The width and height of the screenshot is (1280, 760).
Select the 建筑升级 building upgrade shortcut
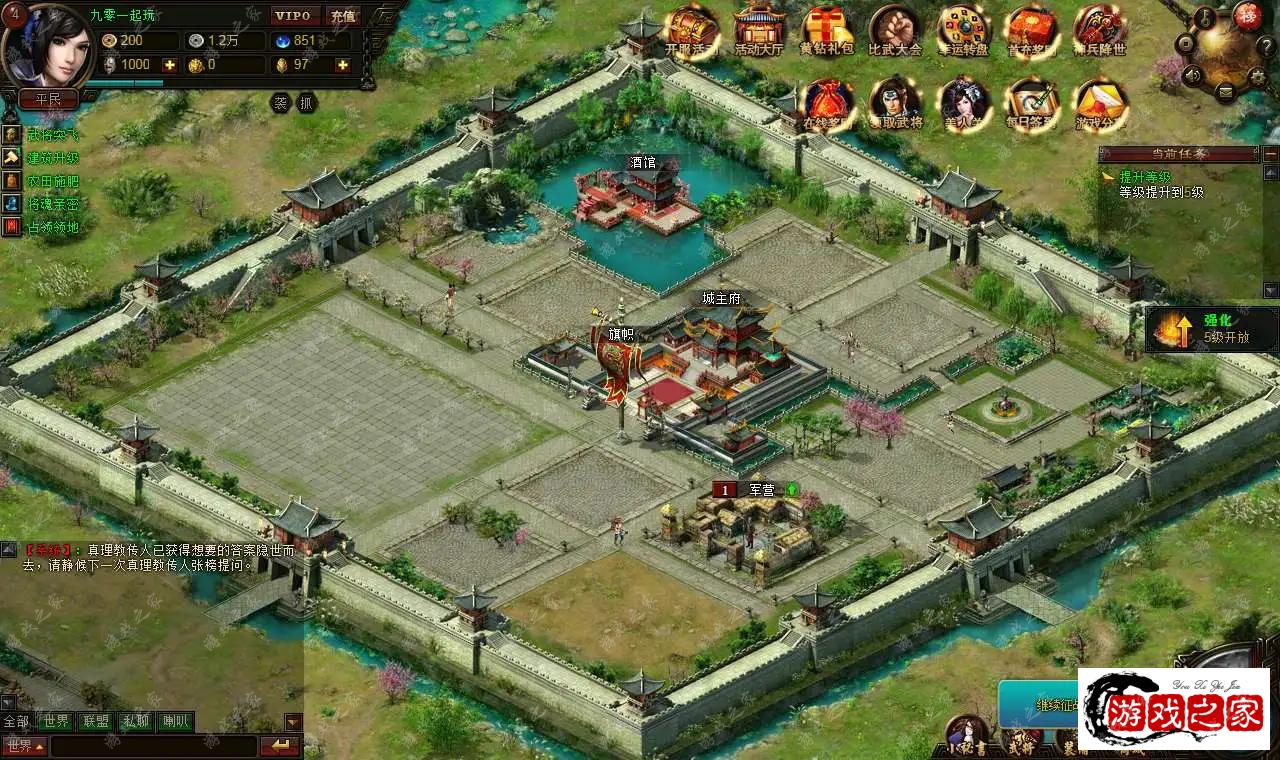coord(52,158)
